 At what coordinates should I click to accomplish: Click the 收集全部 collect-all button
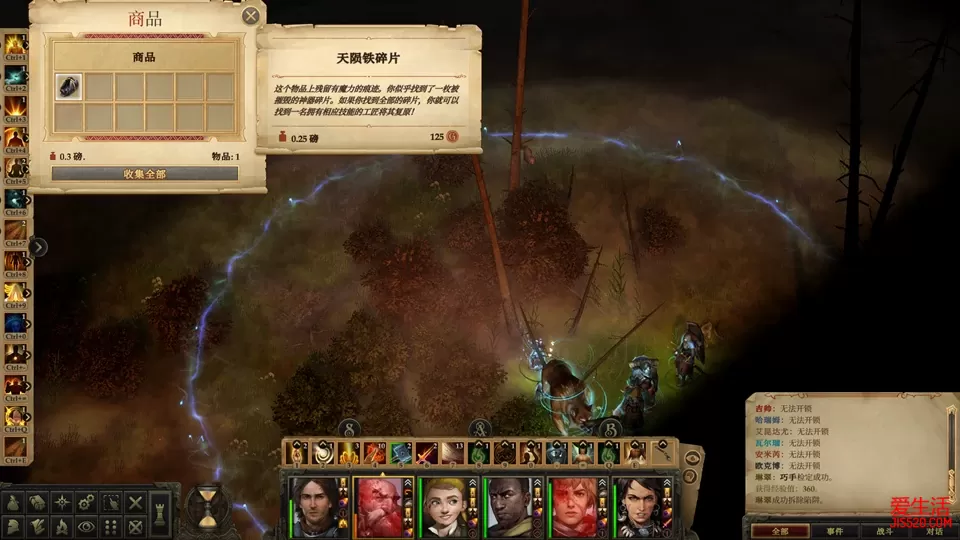coord(145,174)
